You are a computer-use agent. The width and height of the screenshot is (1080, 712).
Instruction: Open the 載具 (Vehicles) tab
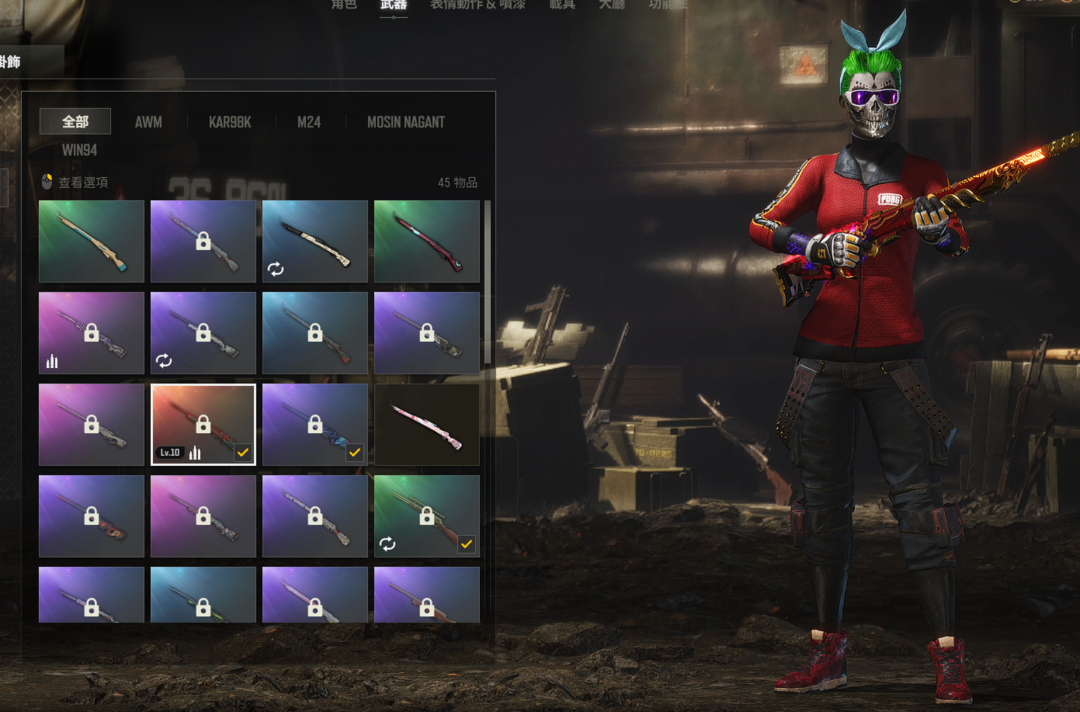(562, 5)
